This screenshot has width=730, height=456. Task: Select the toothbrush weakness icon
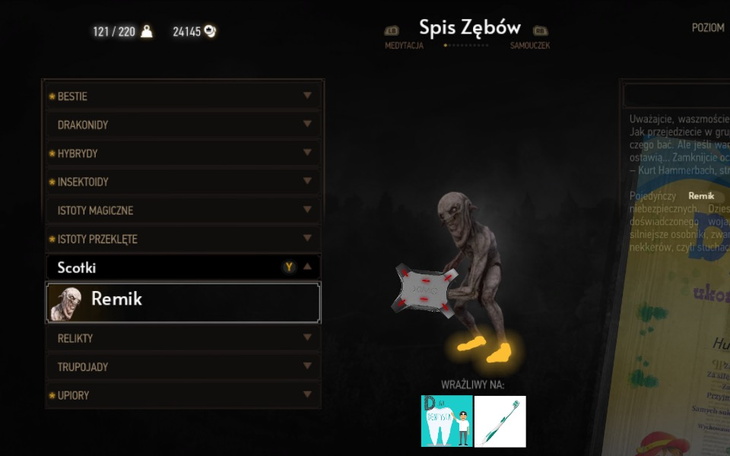point(500,421)
